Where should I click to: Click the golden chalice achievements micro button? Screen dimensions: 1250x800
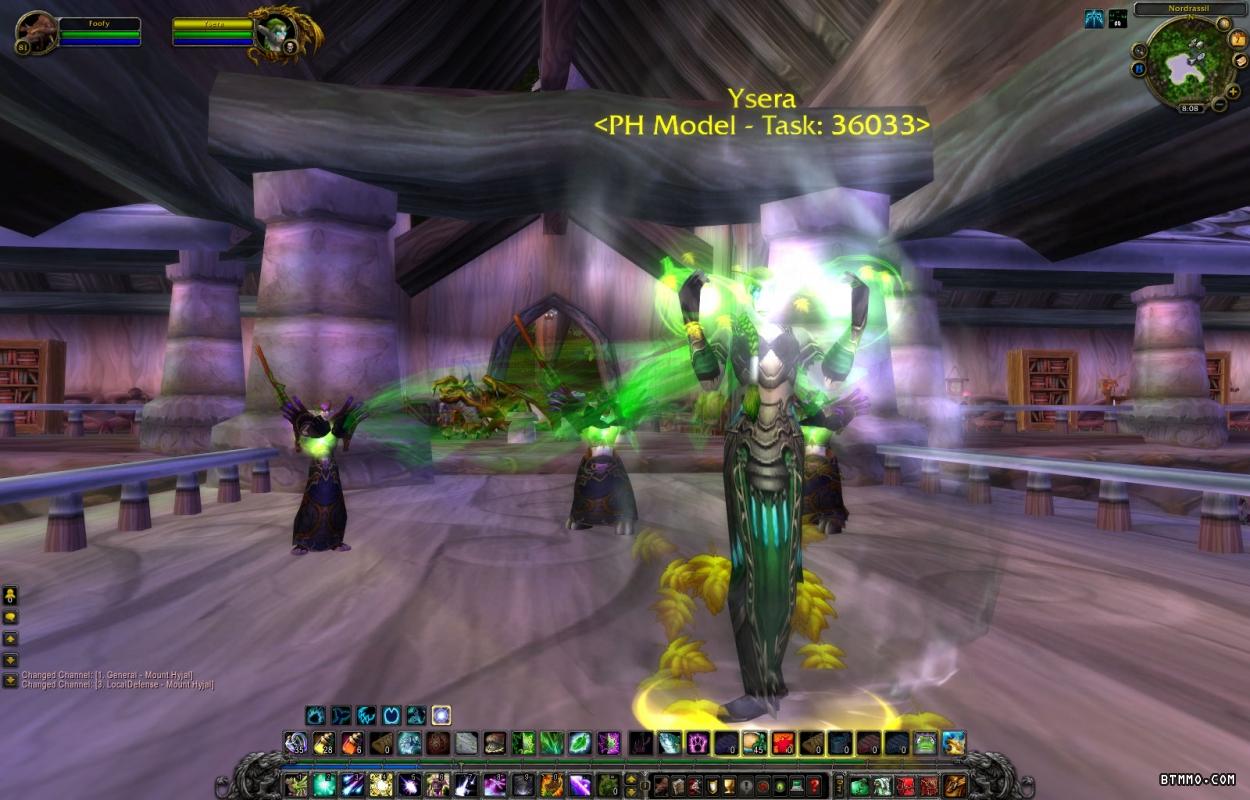point(728,785)
